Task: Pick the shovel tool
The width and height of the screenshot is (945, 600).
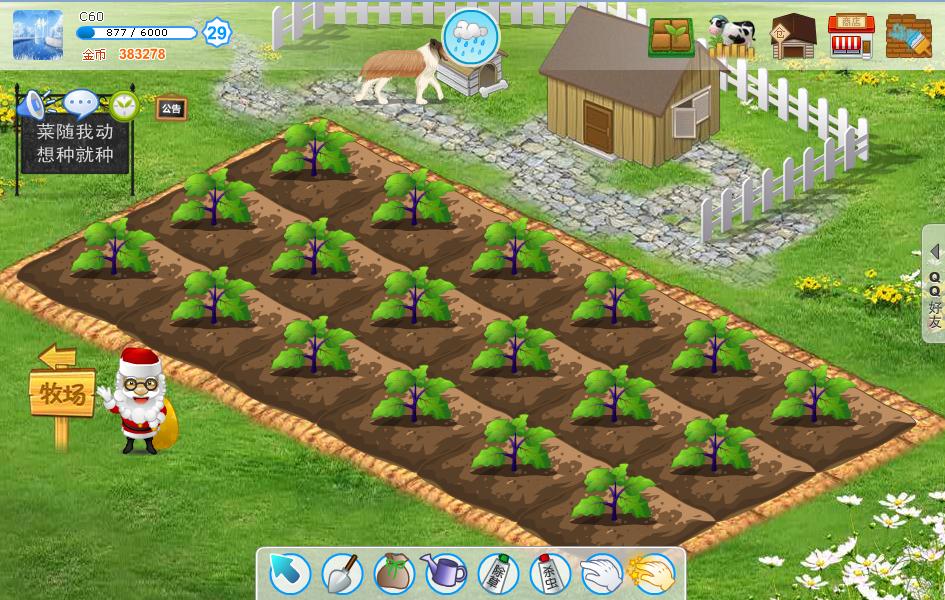Action: [342, 574]
